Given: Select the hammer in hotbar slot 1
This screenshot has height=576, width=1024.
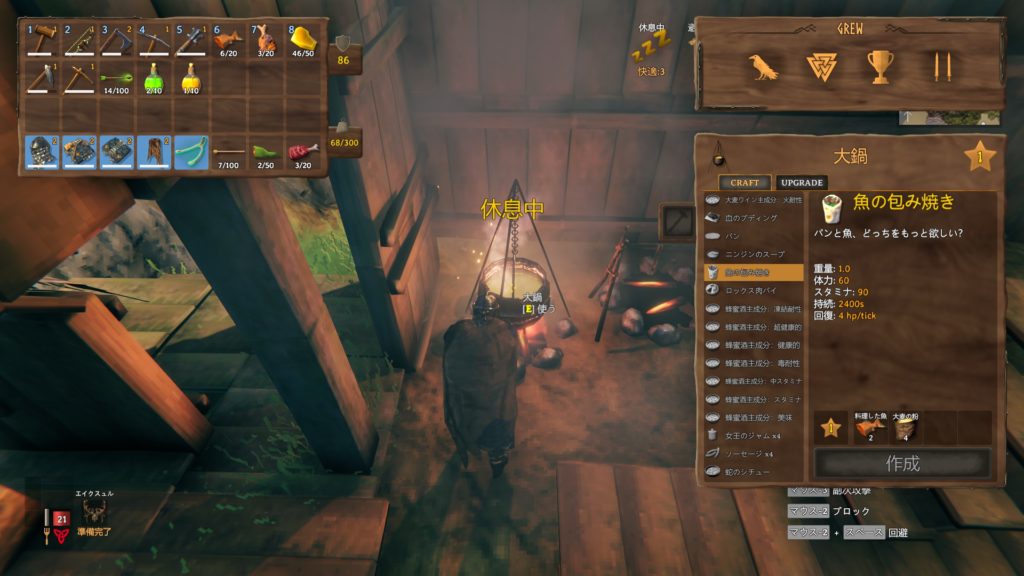Looking at the screenshot, I should click(x=42, y=42).
